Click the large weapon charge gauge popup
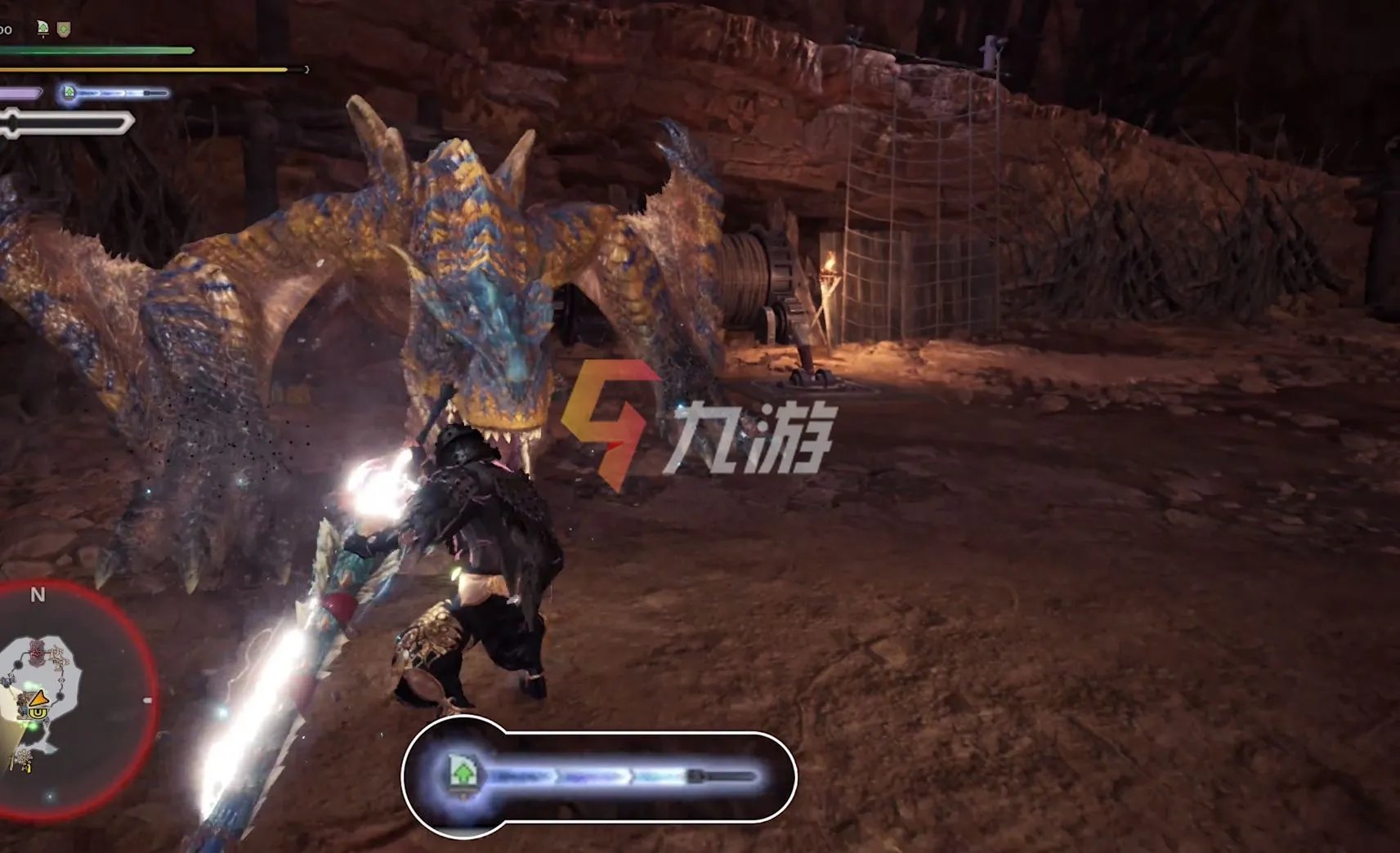The height and width of the screenshot is (853, 1400). coord(598,775)
